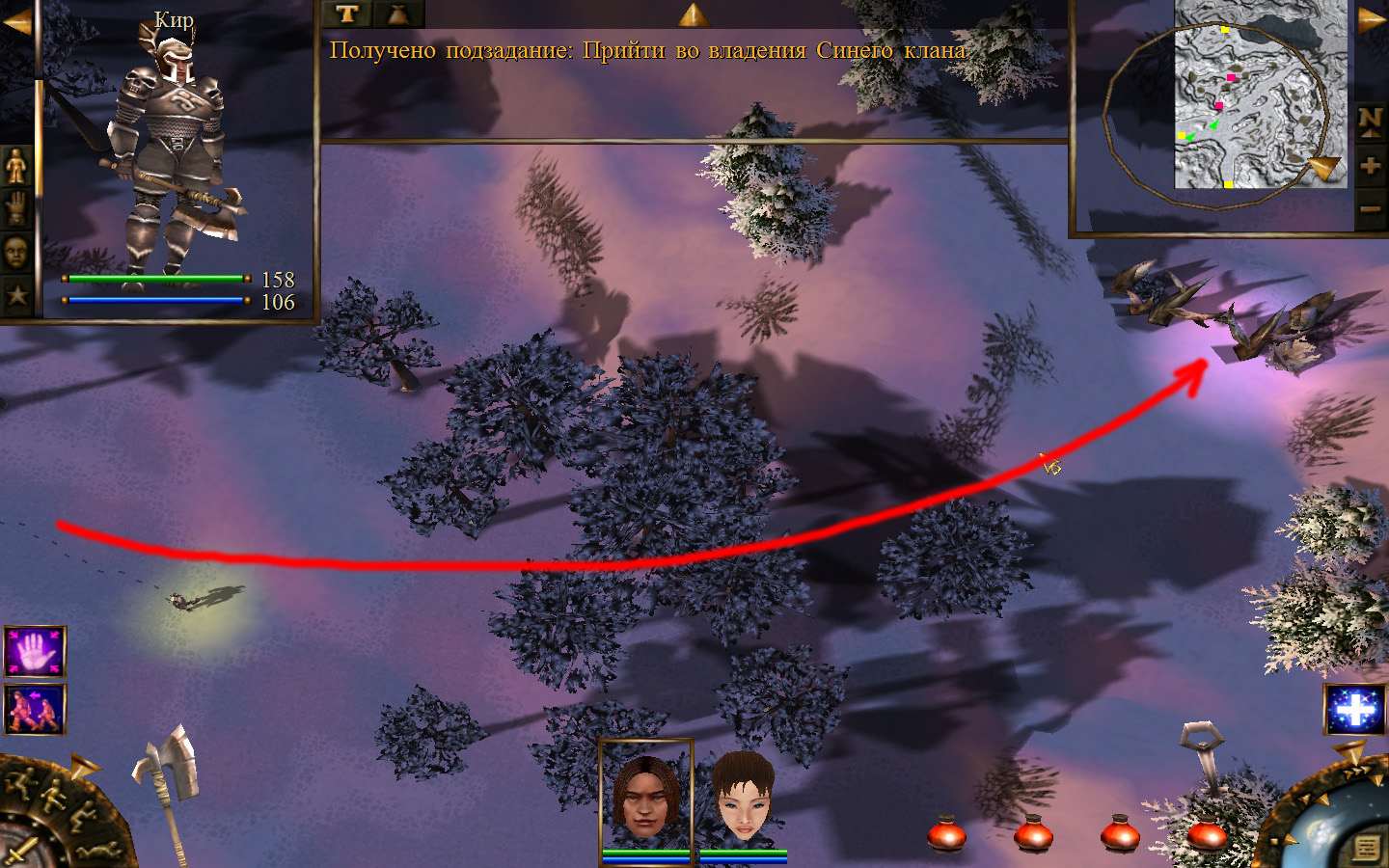
Task: Zoom in the minimap with the plus button
Action: [x=1370, y=165]
